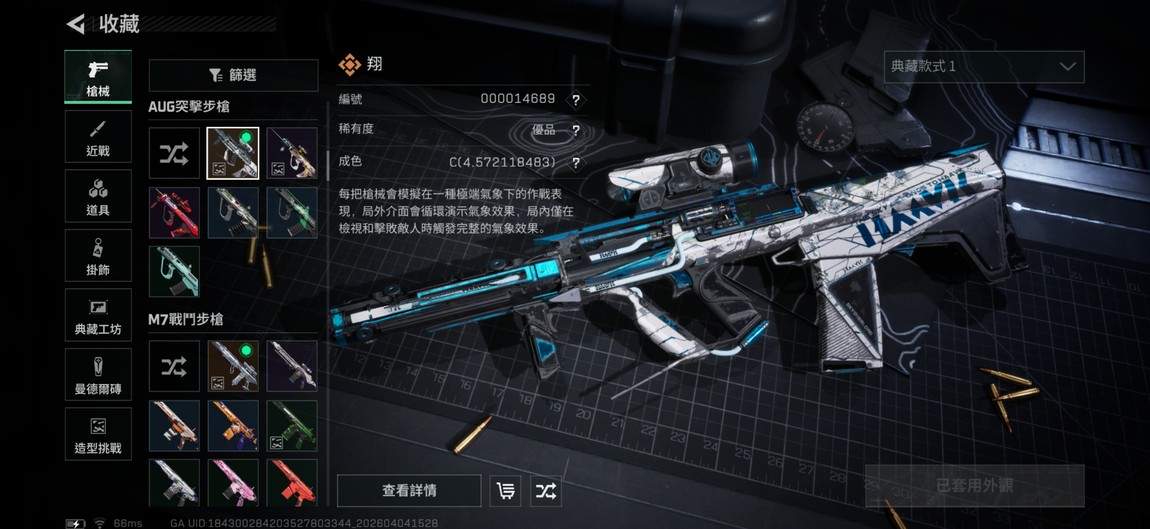
Task: Switch to the 曼德爾磚 tab
Action: [x=98, y=374]
